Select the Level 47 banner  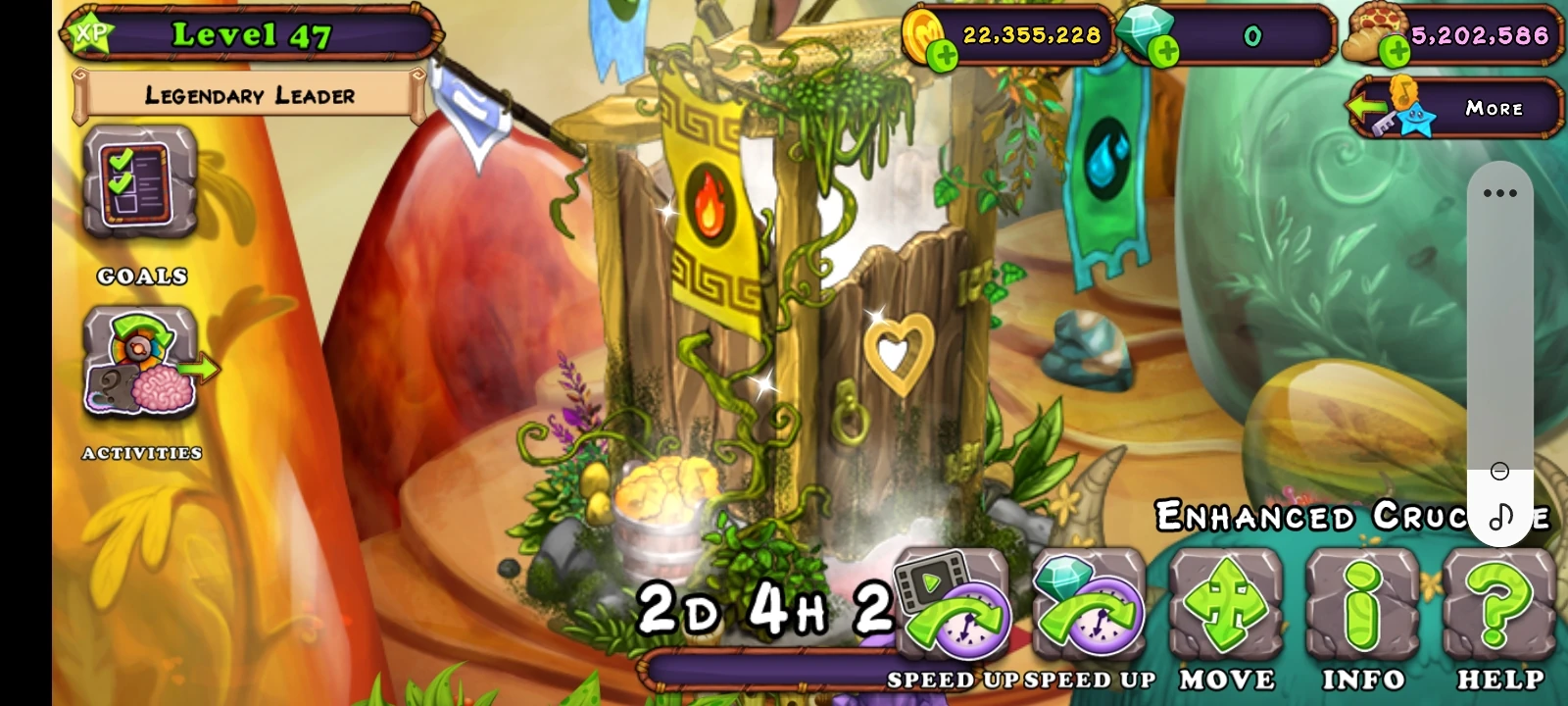(248, 34)
